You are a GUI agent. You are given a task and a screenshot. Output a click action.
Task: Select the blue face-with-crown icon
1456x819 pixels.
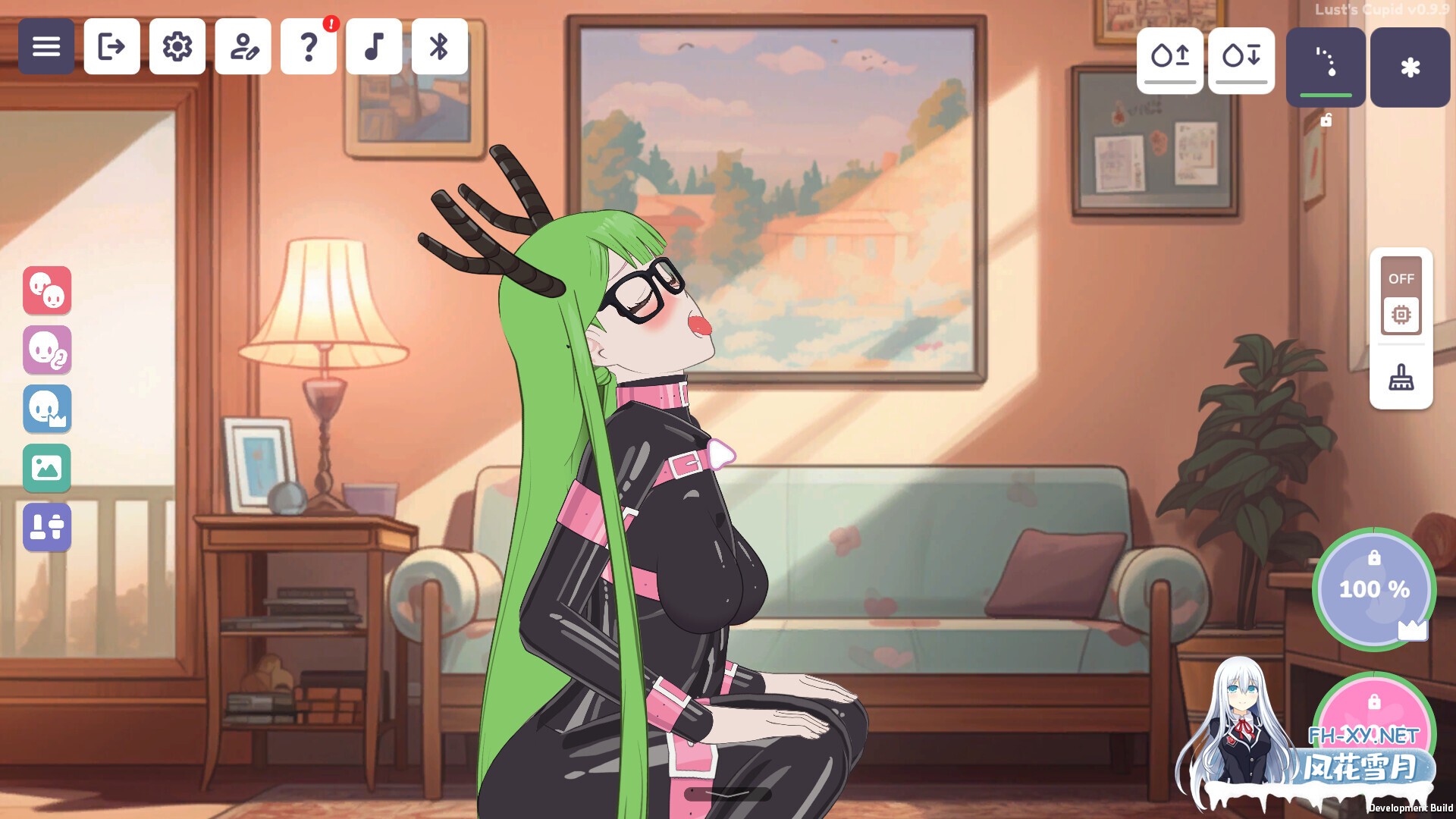(x=47, y=409)
